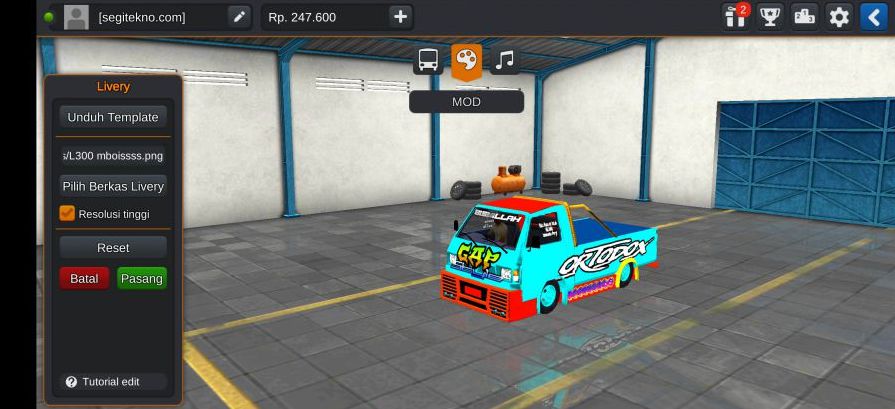Download the livery template via Unduh Template
Screen dimensions: 895x409
click(112, 117)
